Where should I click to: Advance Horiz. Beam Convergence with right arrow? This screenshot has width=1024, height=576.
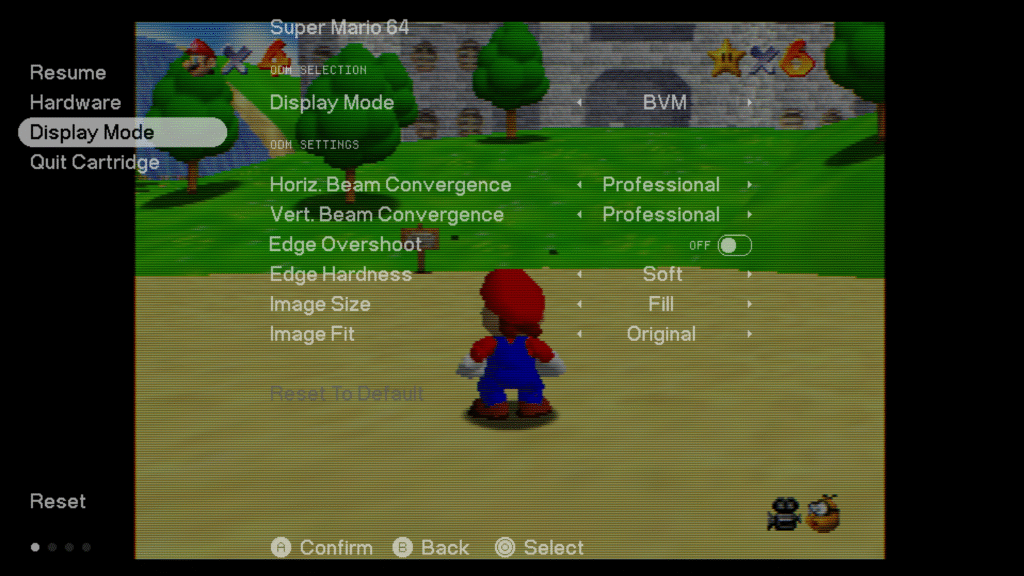coord(749,185)
